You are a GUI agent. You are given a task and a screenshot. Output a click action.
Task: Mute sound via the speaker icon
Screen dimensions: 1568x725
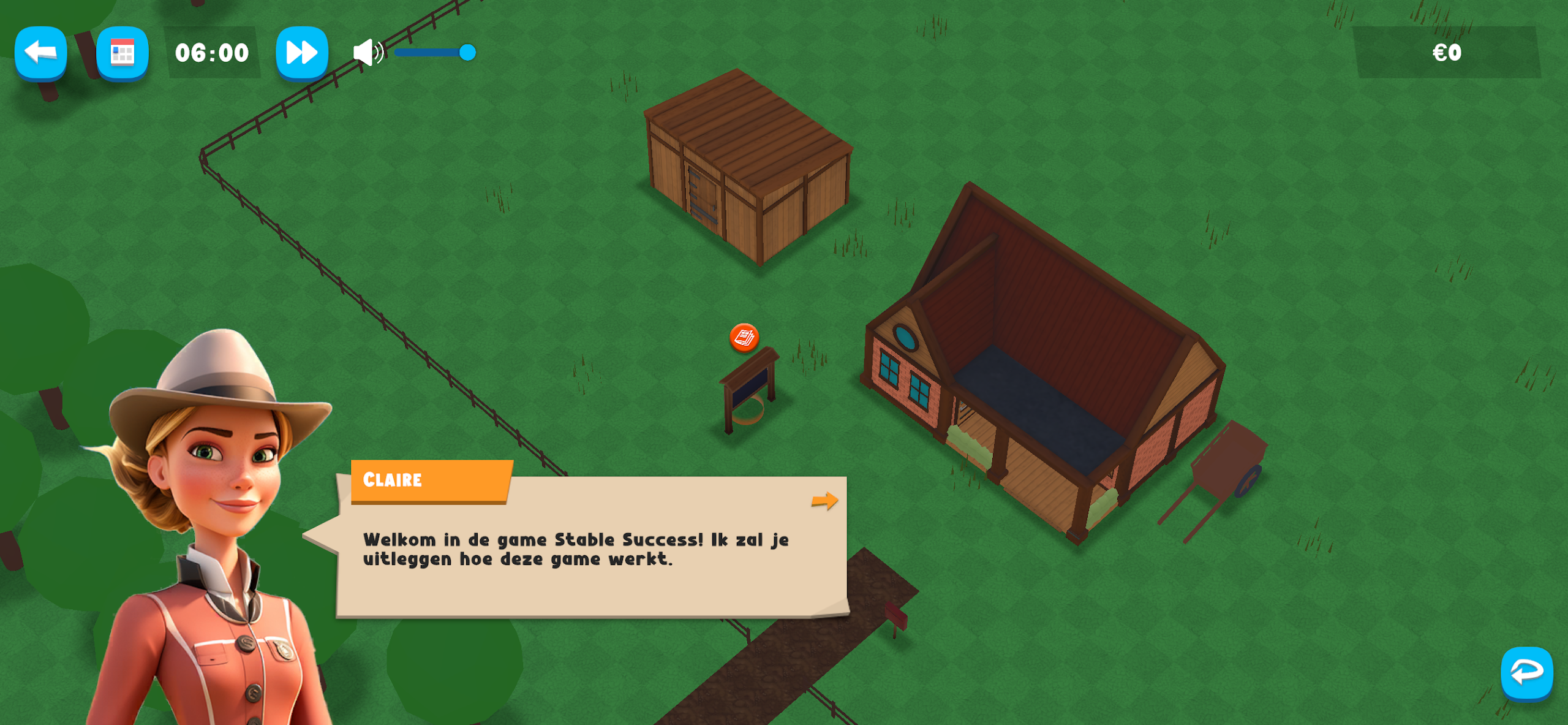click(367, 53)
